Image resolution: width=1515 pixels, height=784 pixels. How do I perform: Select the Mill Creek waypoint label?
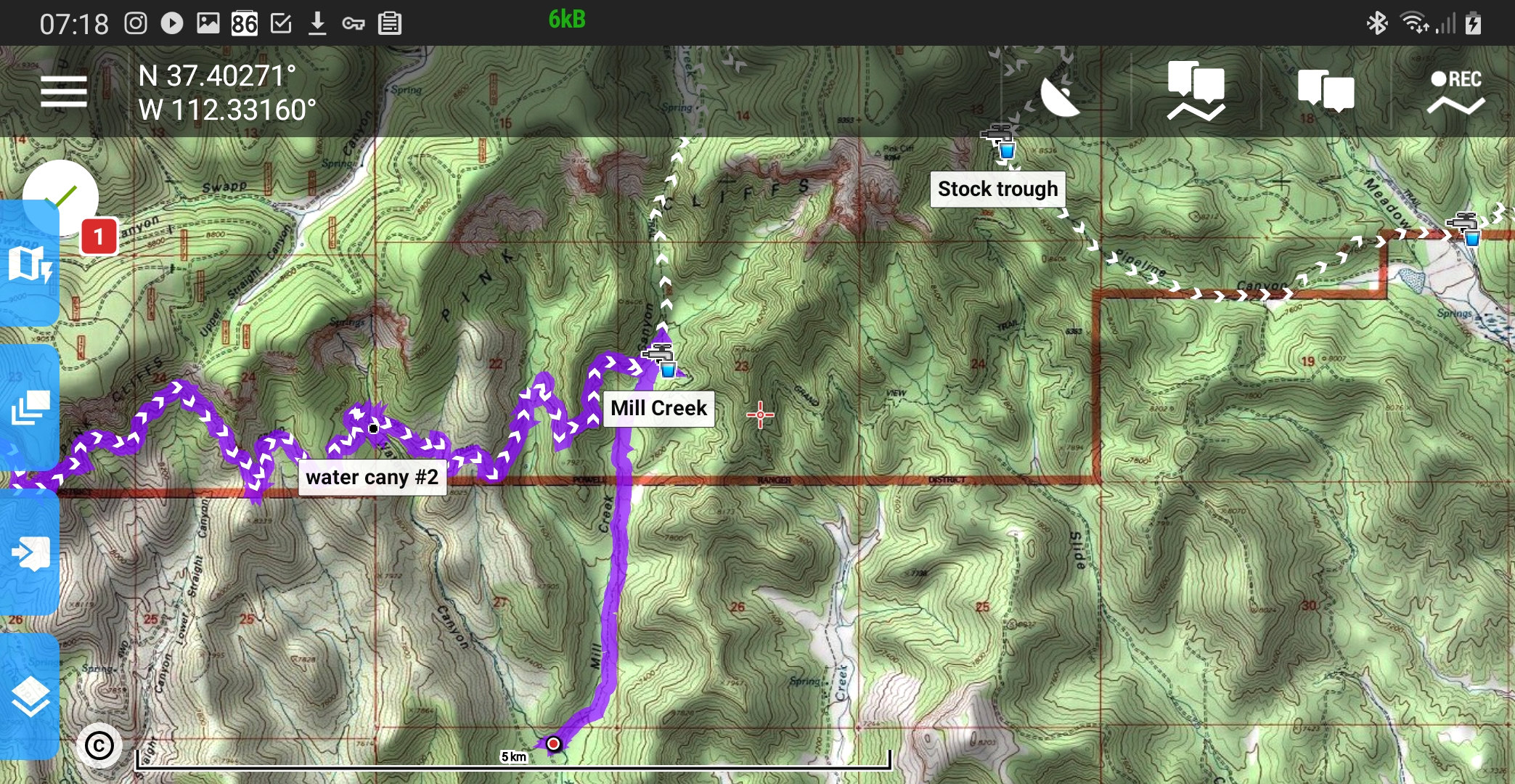[658, 409]
